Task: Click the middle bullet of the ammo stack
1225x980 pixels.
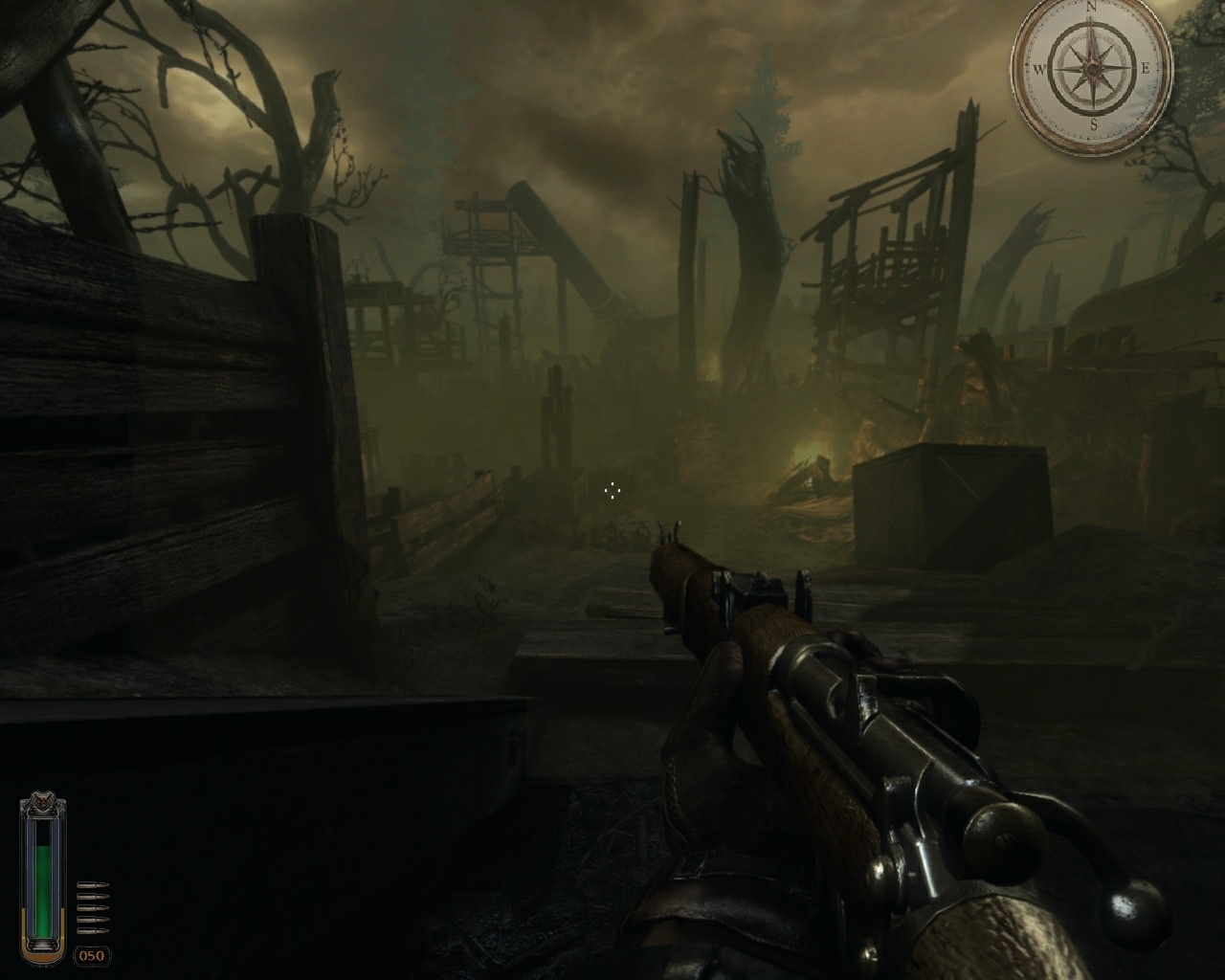Action: [92, 908]
